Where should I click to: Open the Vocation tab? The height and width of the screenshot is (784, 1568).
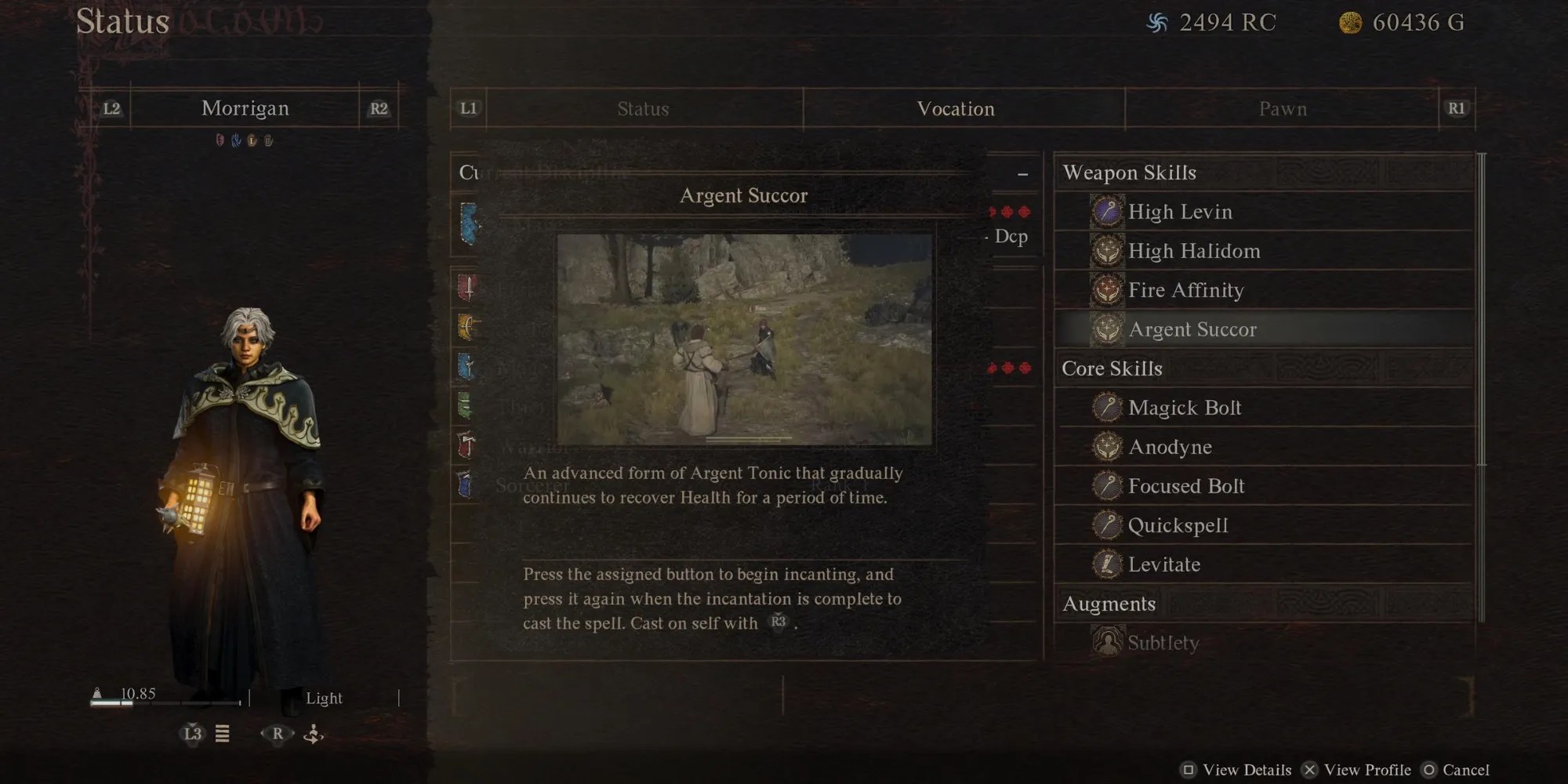coord(956,109)
